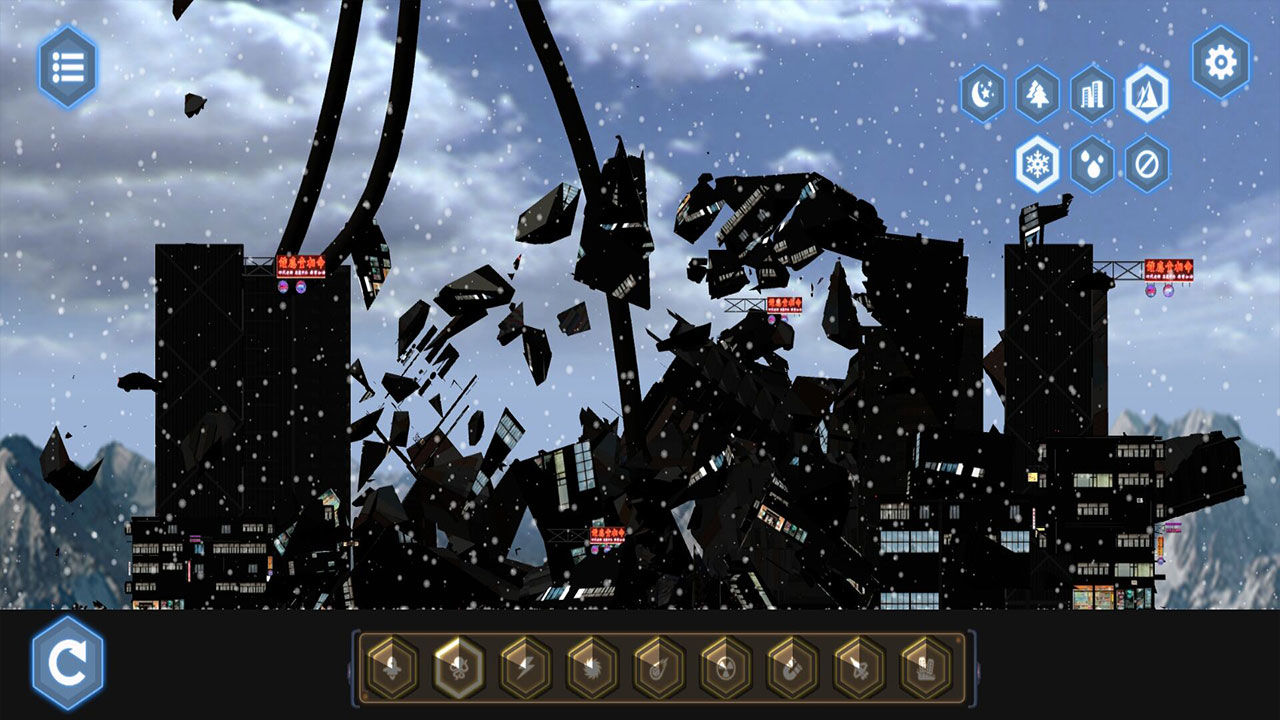
Task: Activate the radiation nuke weapon
Action: click(x=726, y=667)
